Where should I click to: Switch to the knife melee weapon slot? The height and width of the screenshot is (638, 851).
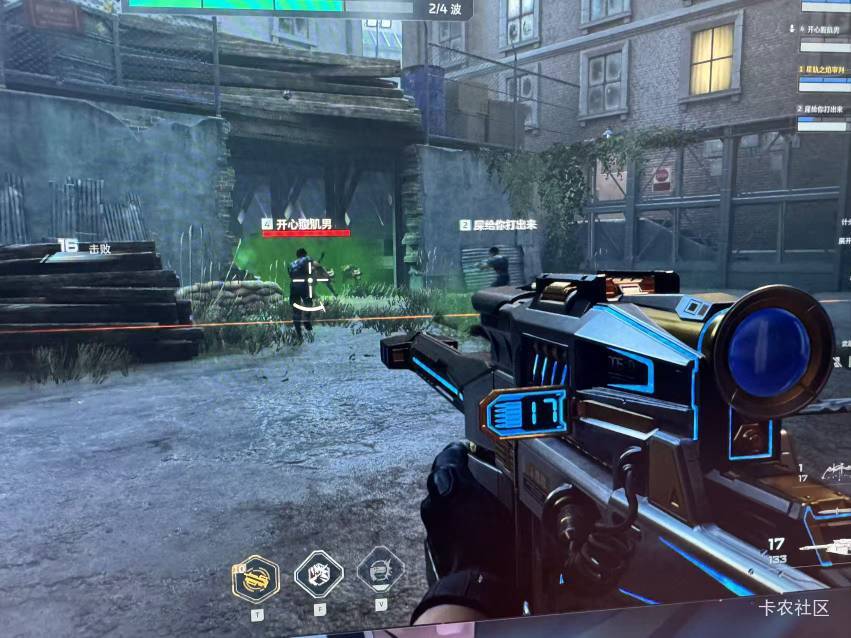pos(831,511)
